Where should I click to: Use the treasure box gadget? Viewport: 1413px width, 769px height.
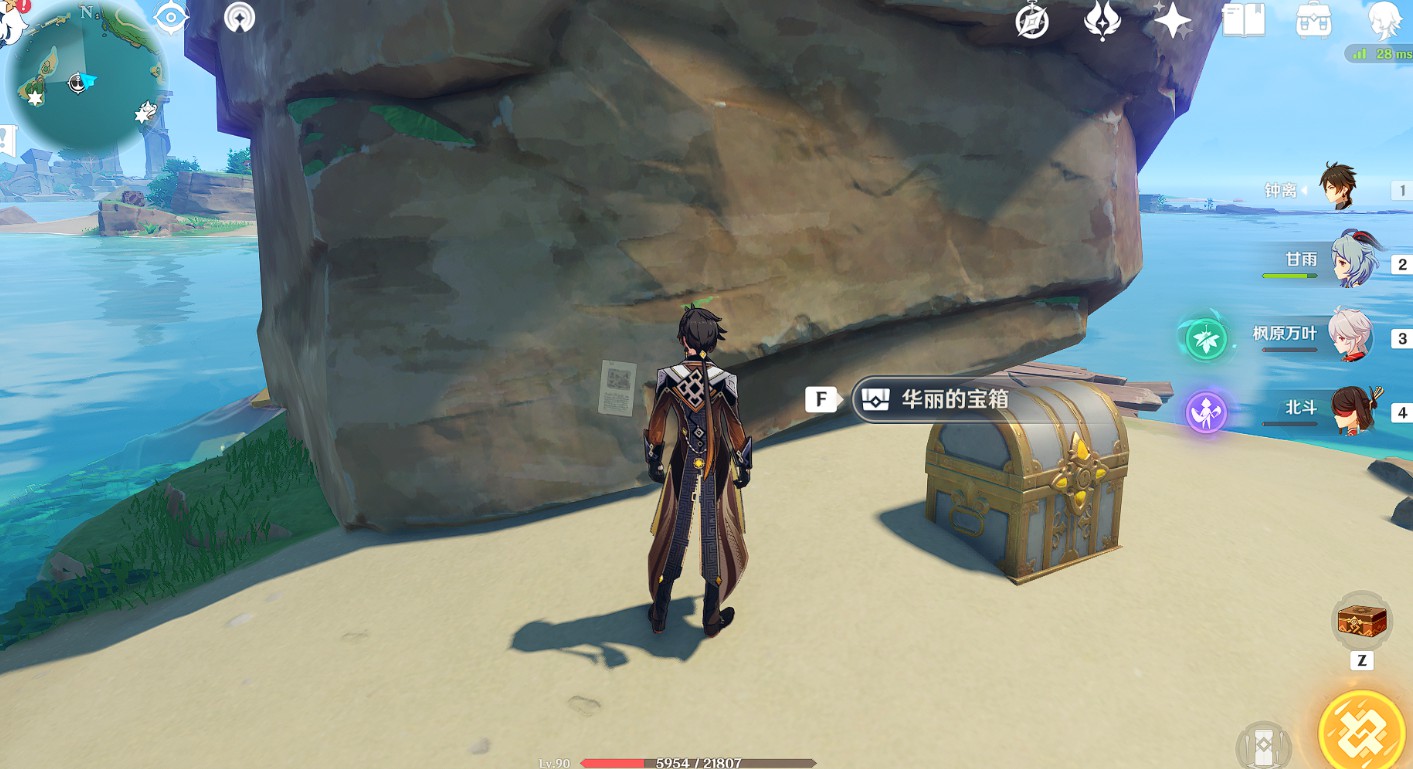click(x=1361, y=622)
